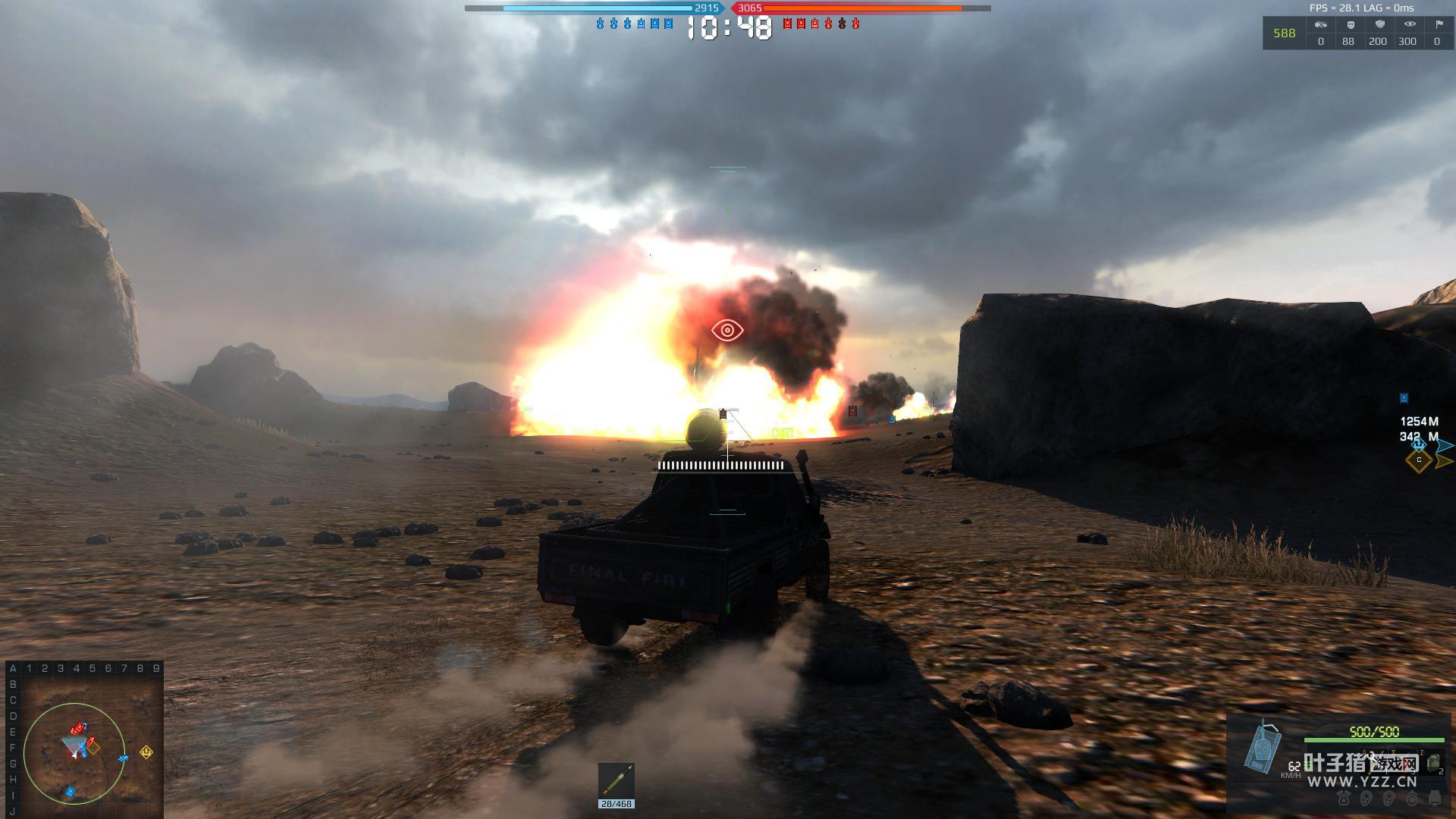Click the skull kills stat icon
1456x819 pixels.
[x=1350, y=25]
